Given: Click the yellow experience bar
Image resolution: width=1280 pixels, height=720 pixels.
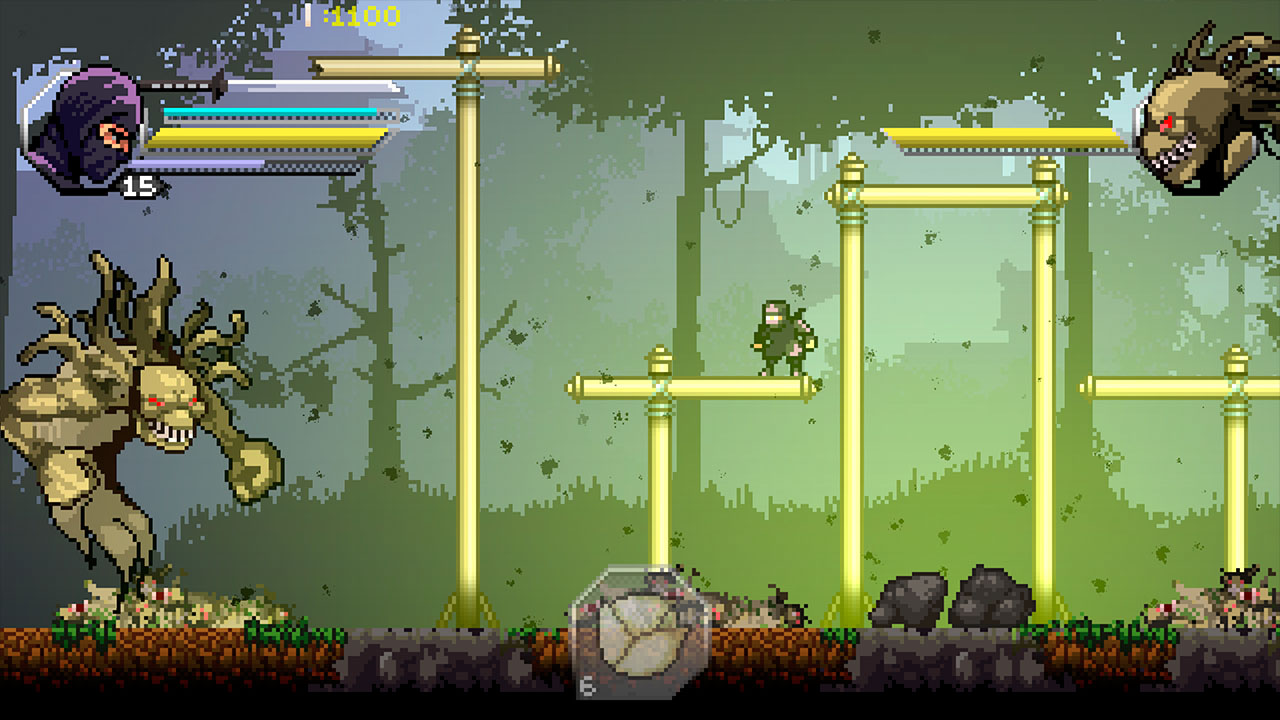Looking at the screenshot, I should (x=265, y=131).
